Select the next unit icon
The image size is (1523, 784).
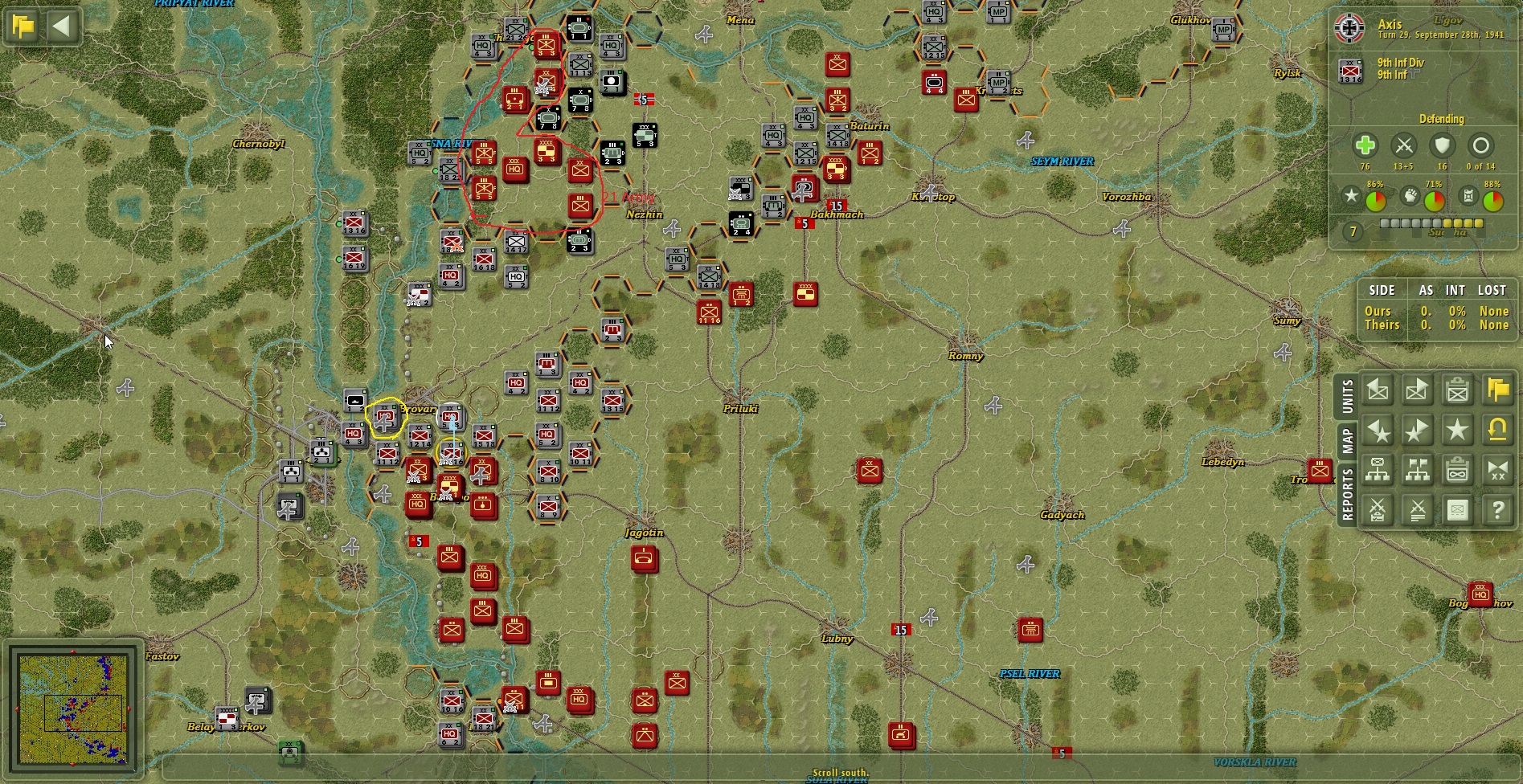(1418, 390)
